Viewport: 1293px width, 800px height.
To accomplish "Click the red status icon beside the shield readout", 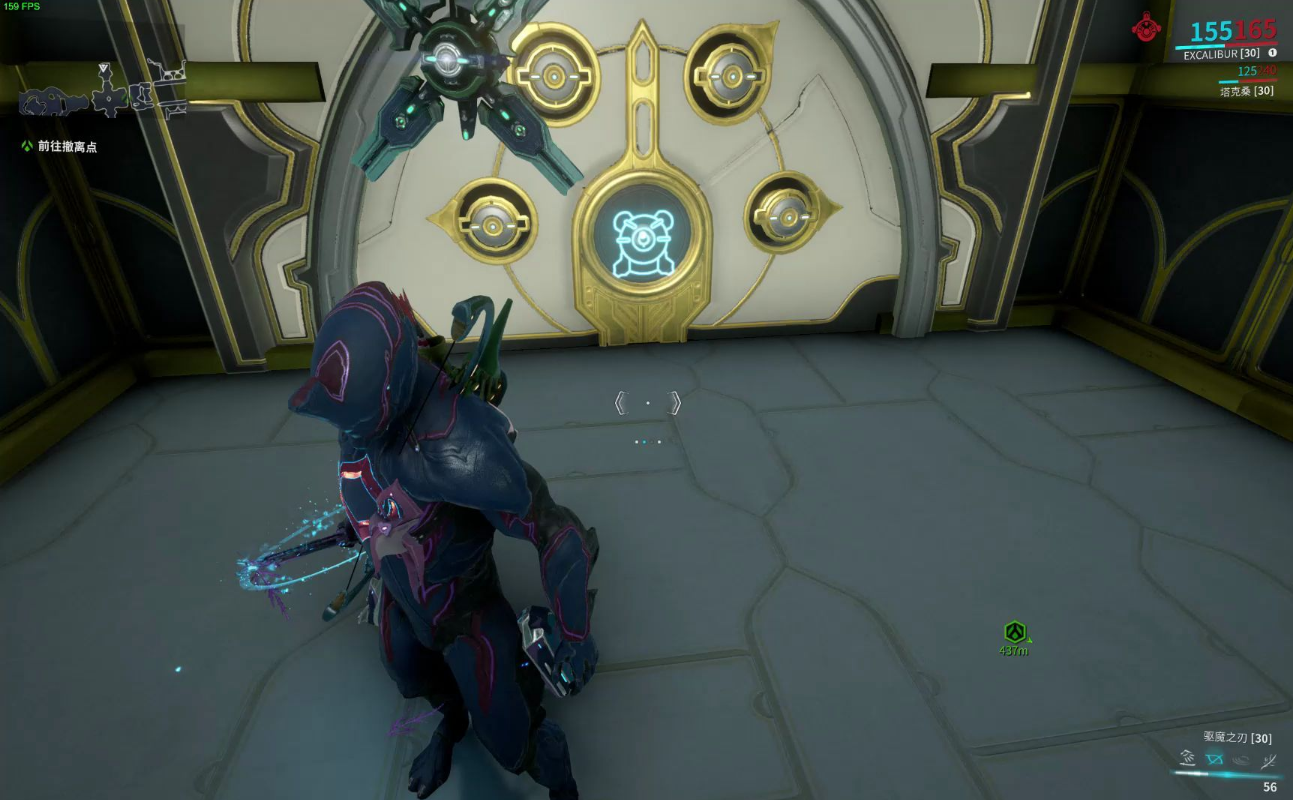I will (x=1147, y=27).
